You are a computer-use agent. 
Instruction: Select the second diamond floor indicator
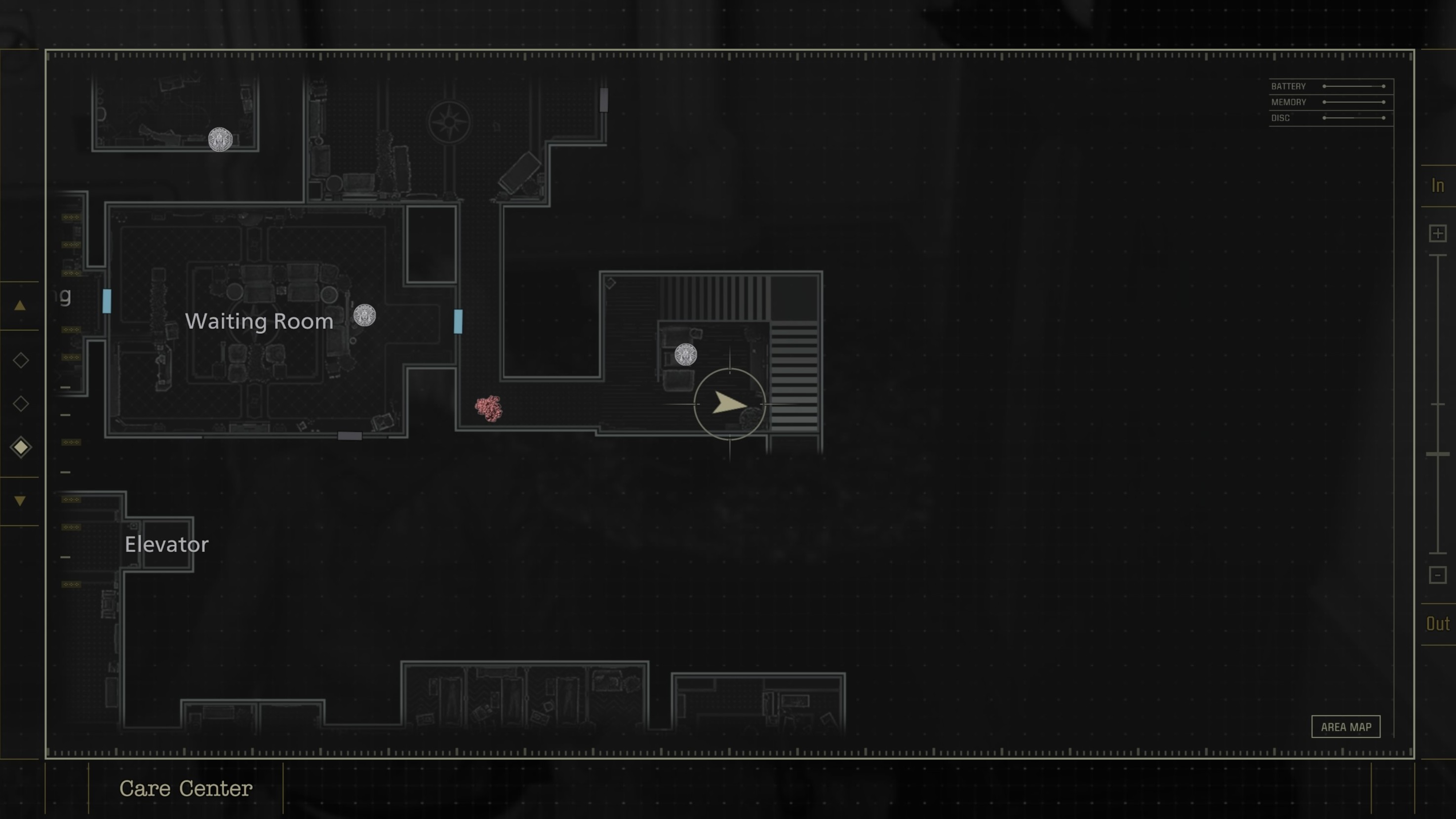pos(20,403)
